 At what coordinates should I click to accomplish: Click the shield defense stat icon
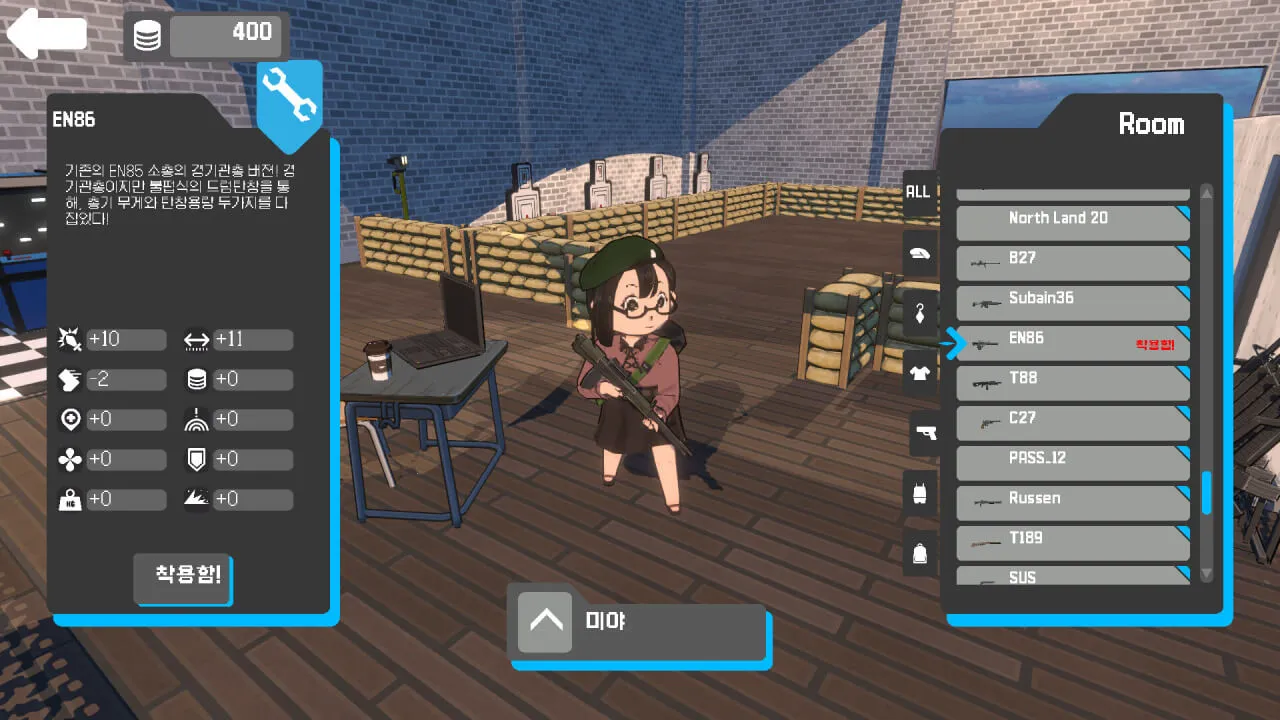pyautogui.click(x=197, y=459)
